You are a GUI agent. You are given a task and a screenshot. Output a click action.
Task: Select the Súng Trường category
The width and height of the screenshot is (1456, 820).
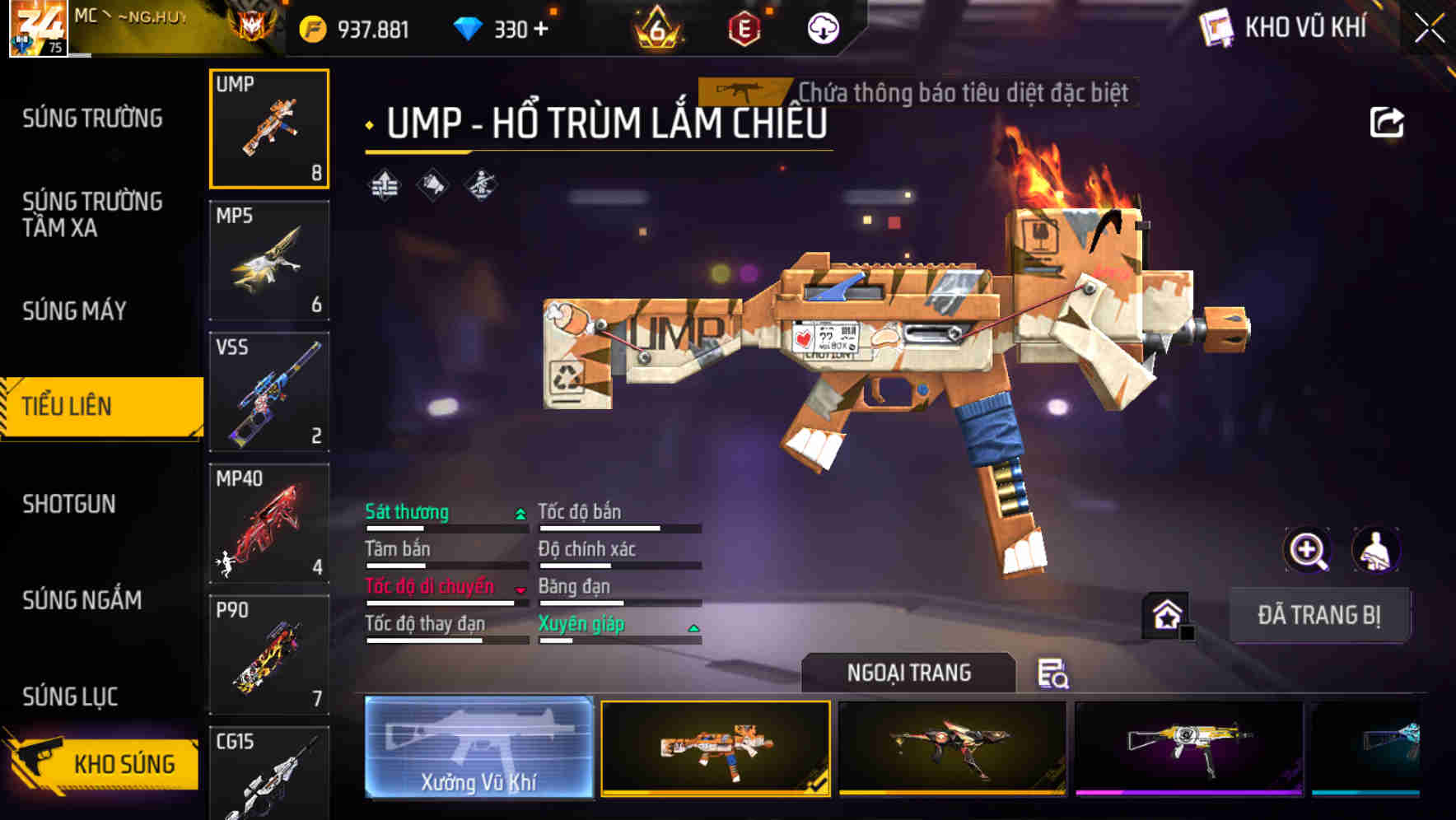pyautogui.click(x=92, y=119)
